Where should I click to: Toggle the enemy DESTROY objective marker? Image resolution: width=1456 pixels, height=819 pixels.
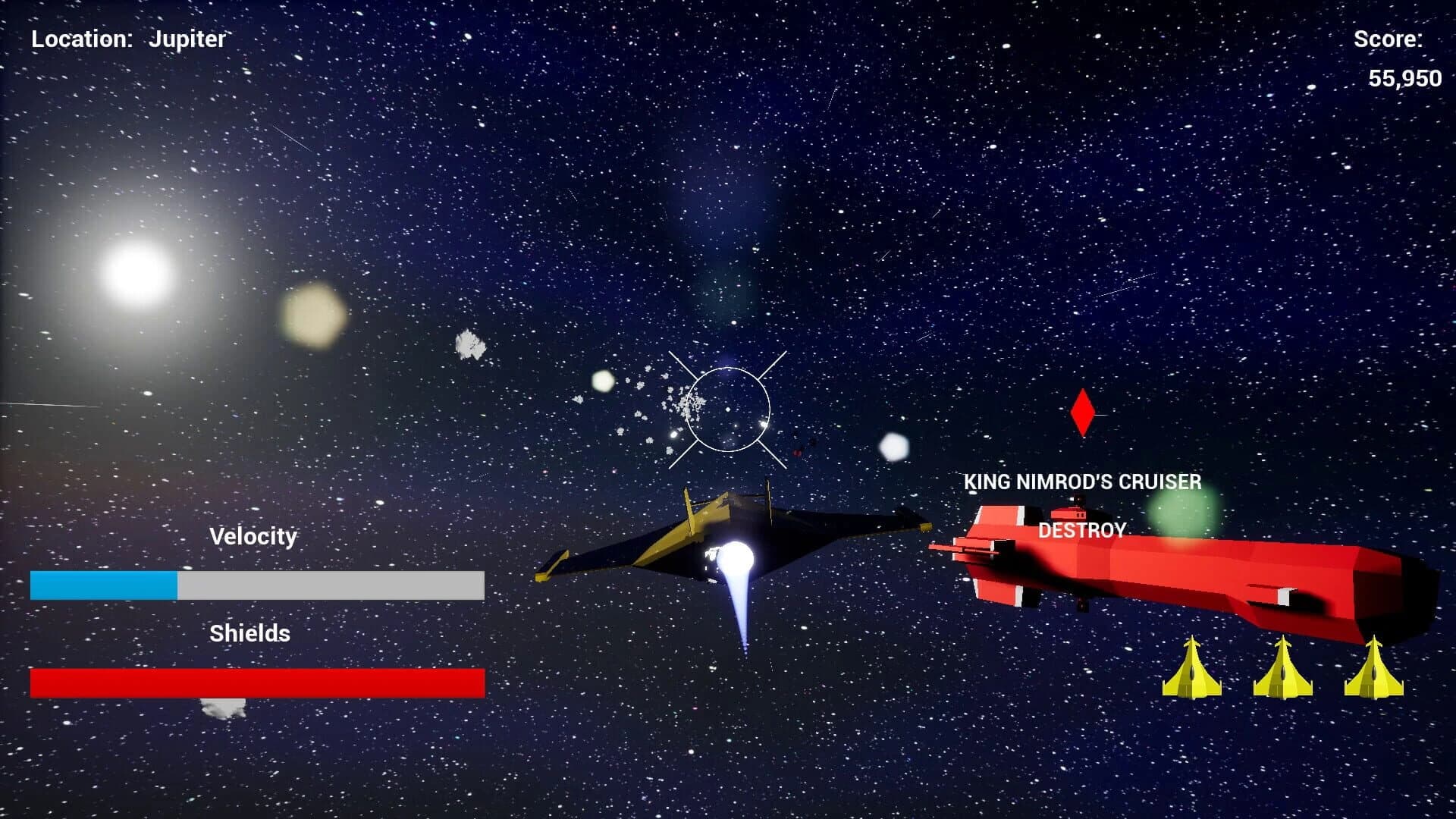pos(1082,530)
